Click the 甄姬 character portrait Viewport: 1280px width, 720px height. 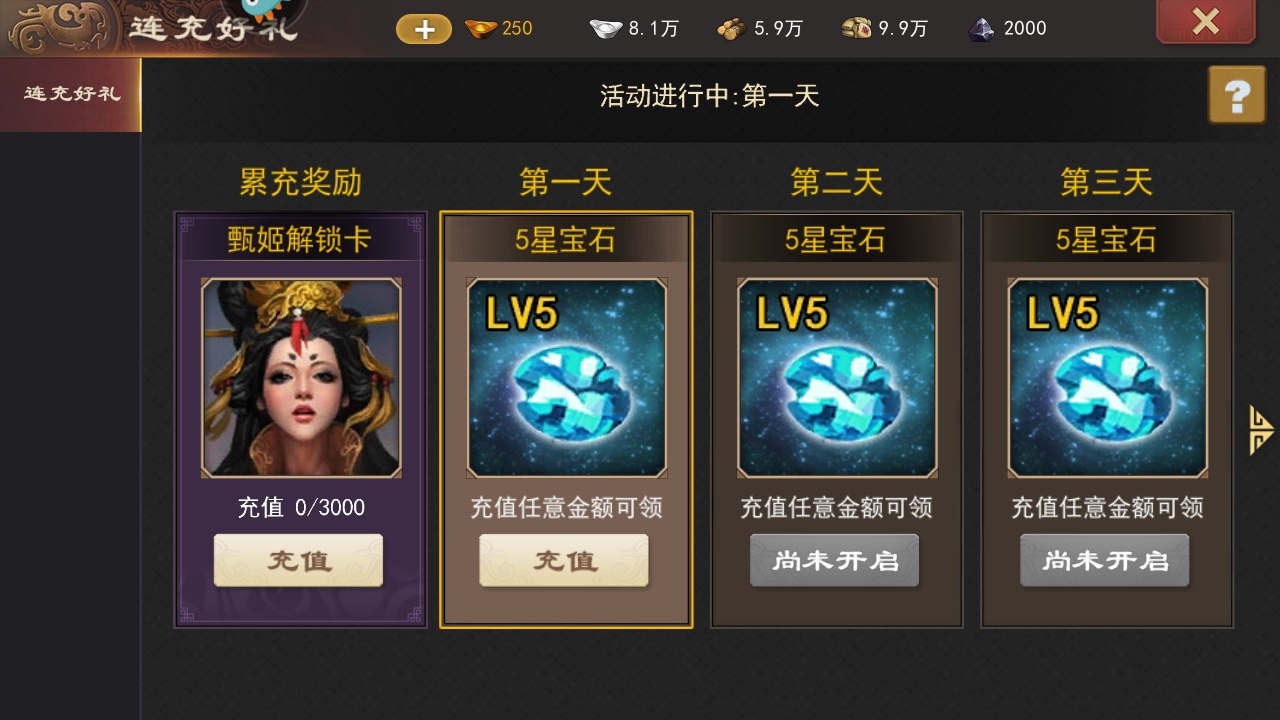pos(299,377)
